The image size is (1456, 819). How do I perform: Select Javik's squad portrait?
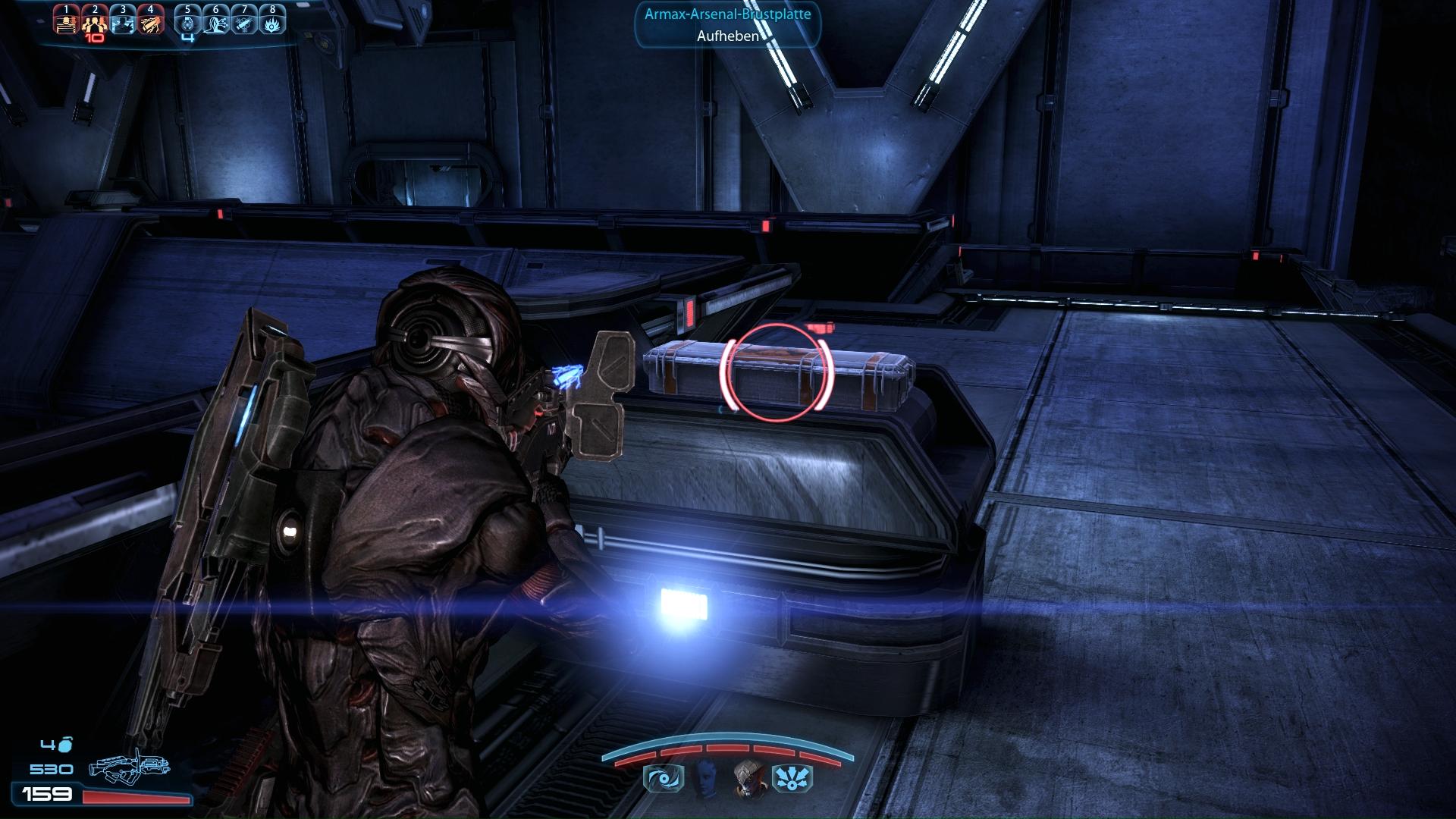pyautogui.click(x=749, y=779)
